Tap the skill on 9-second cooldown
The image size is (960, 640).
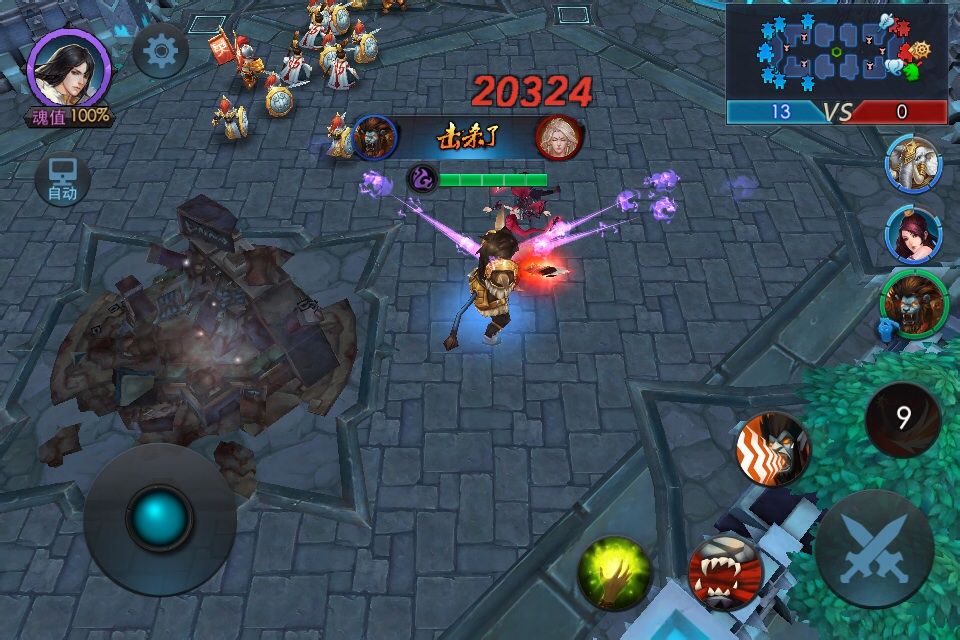(903, 419)
